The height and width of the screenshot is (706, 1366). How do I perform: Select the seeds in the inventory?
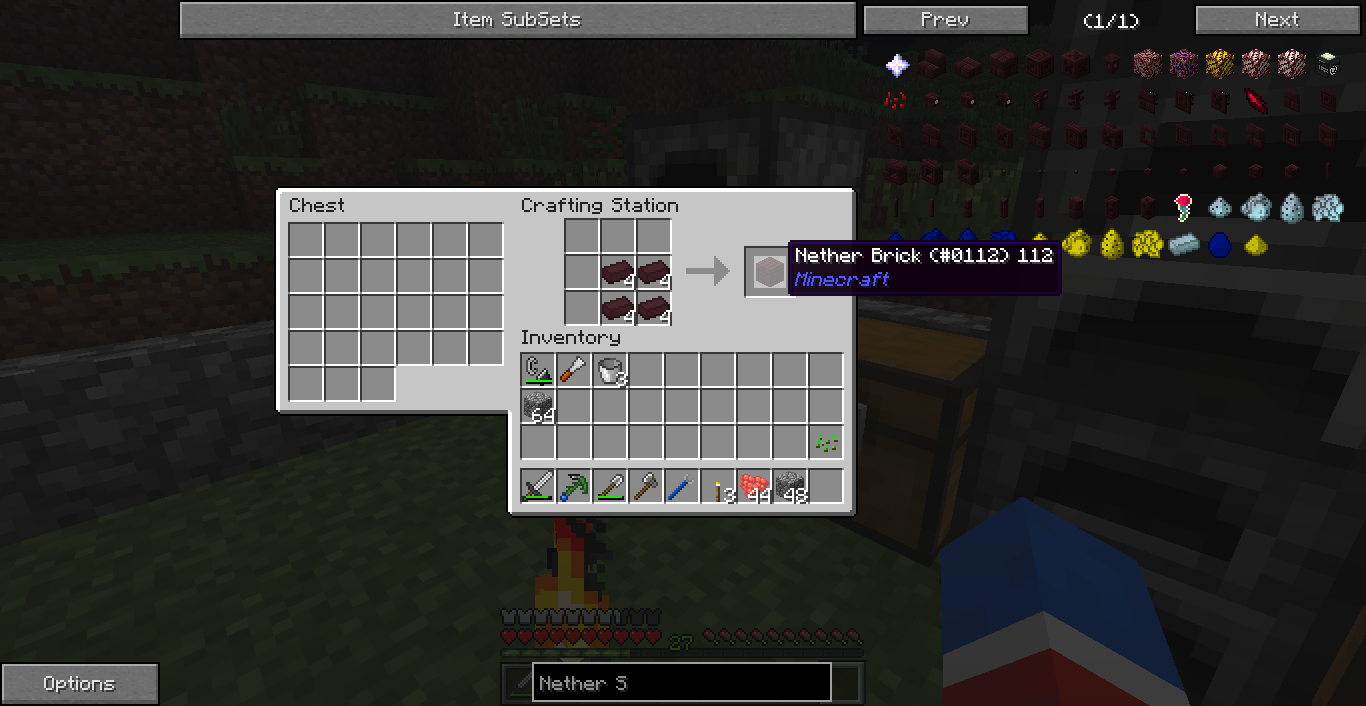[826, 442]
